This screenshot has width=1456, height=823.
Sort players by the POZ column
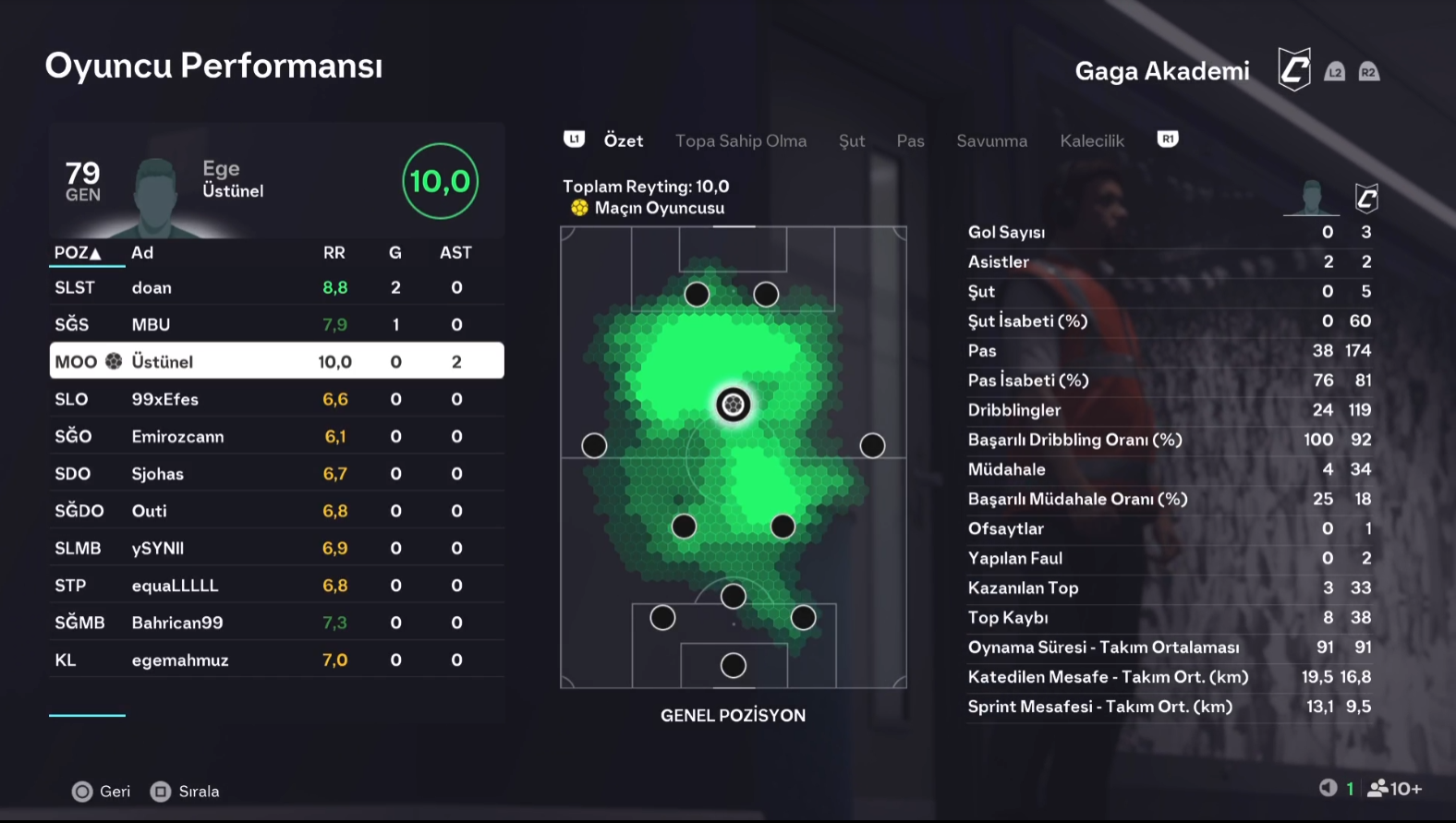click(77, 252)
